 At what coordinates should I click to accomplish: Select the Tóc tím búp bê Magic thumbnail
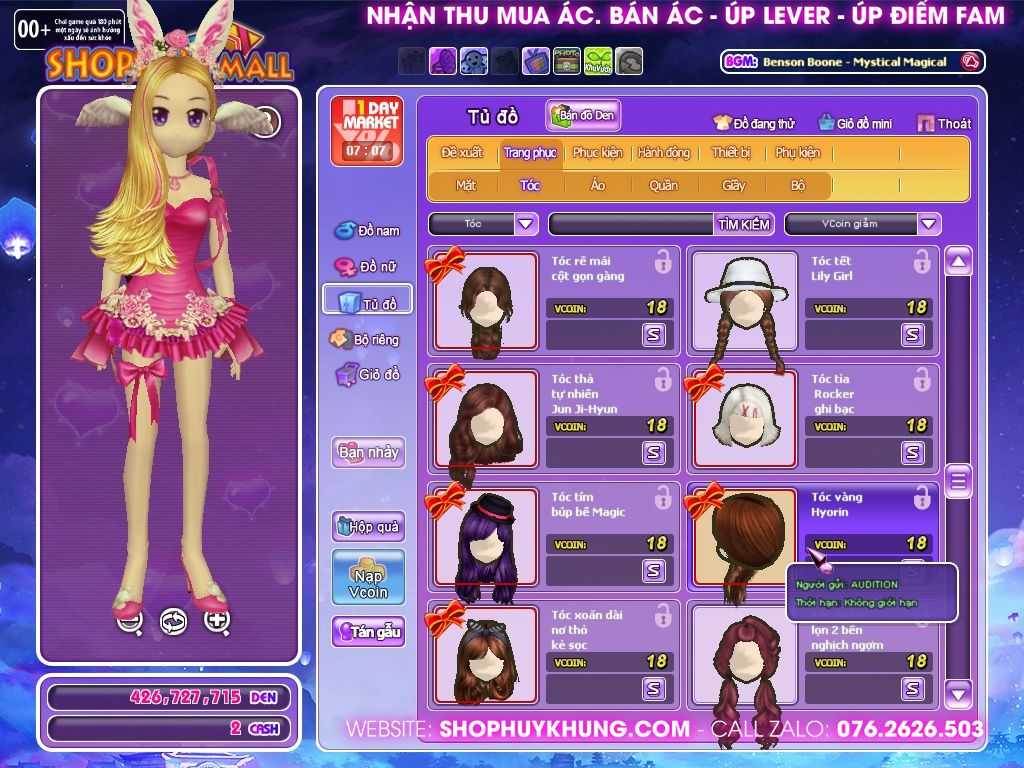click(x=486, y=538)
